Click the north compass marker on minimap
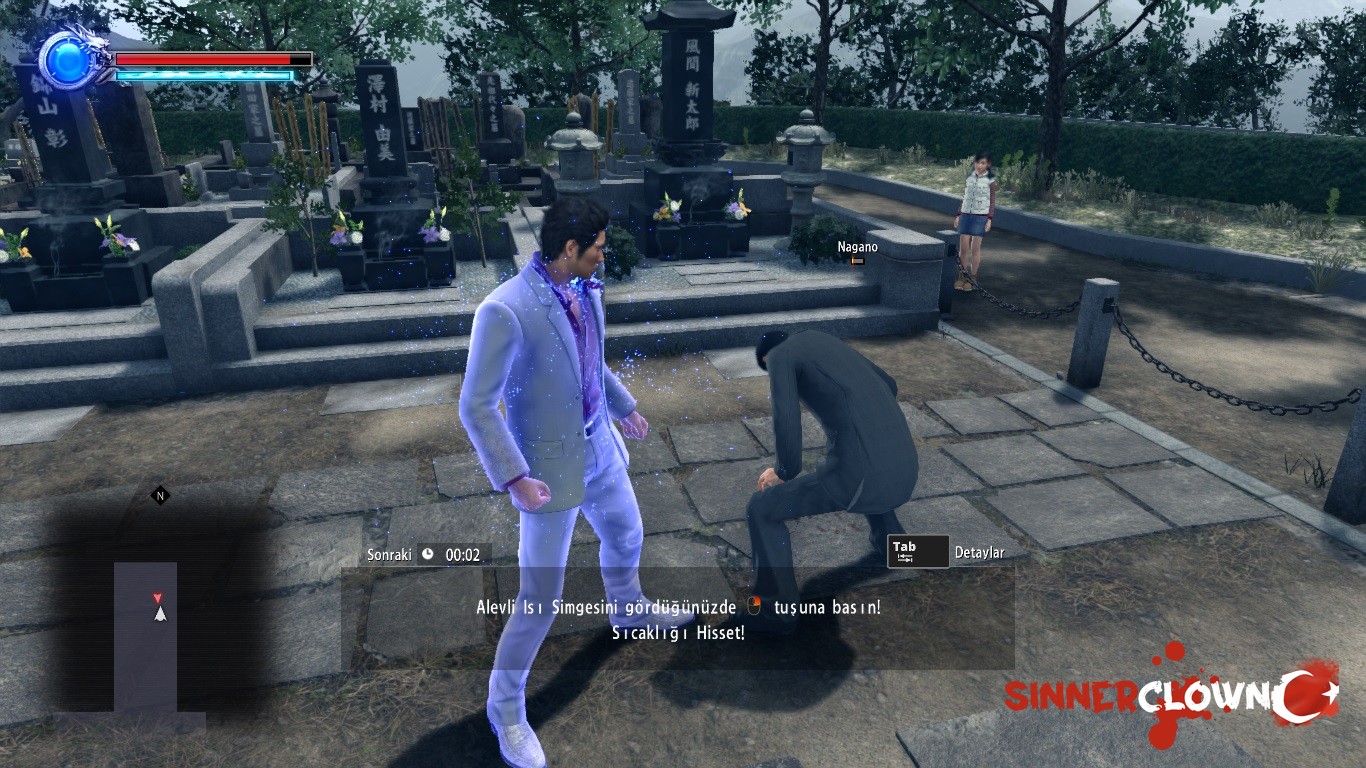The image size is (1366, 768). [x=158, y=495]
